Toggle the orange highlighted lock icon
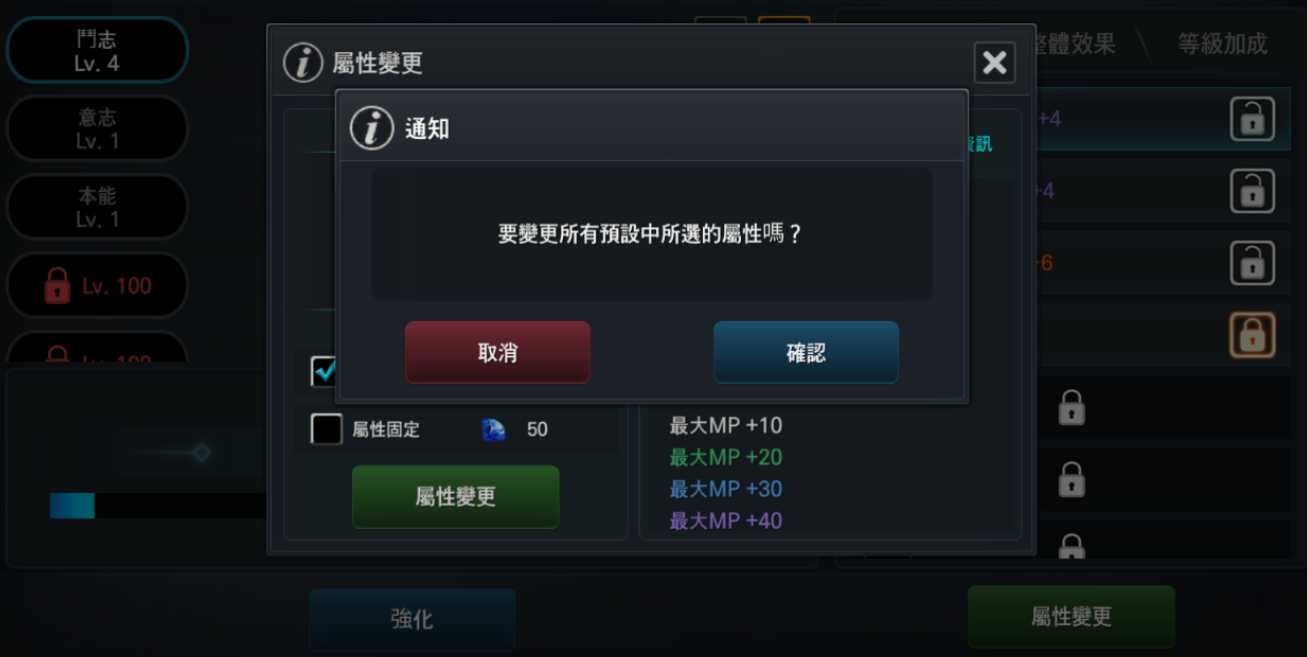The width and height of the screenshot is (1307, 657). coord(1251,335)
